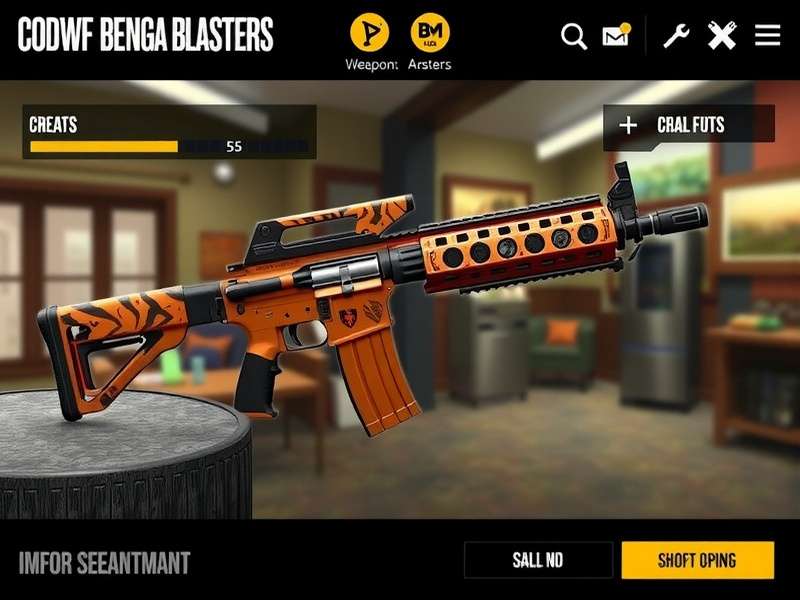Open the Weapon tab icon
Image resolution: width=800 pixels, height=600 pixels.
pos(370,33)
